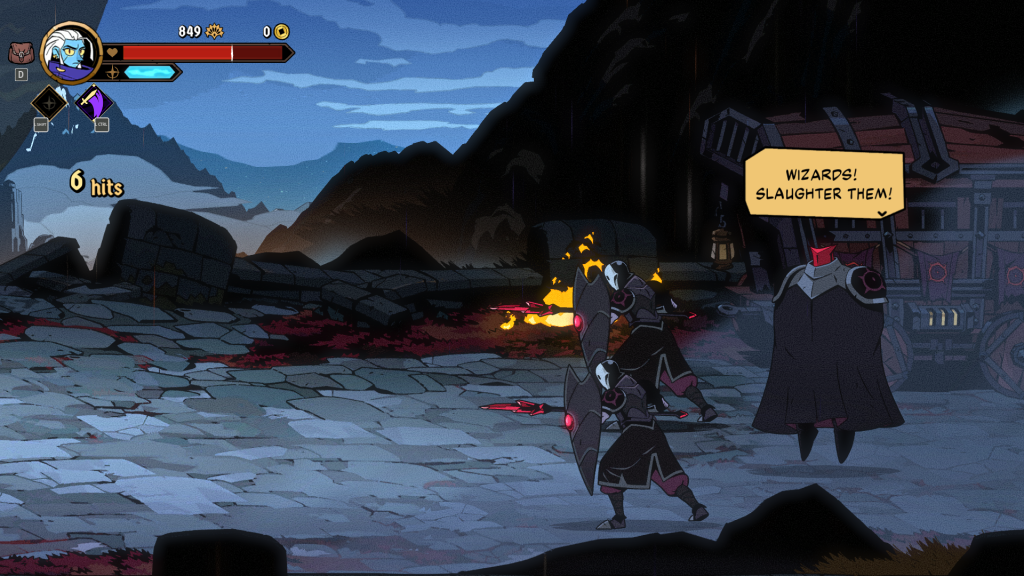This screenshot has width=1024, height=576.
Task: Click the blue-skinned character portrait
Action: pos(71,52)
